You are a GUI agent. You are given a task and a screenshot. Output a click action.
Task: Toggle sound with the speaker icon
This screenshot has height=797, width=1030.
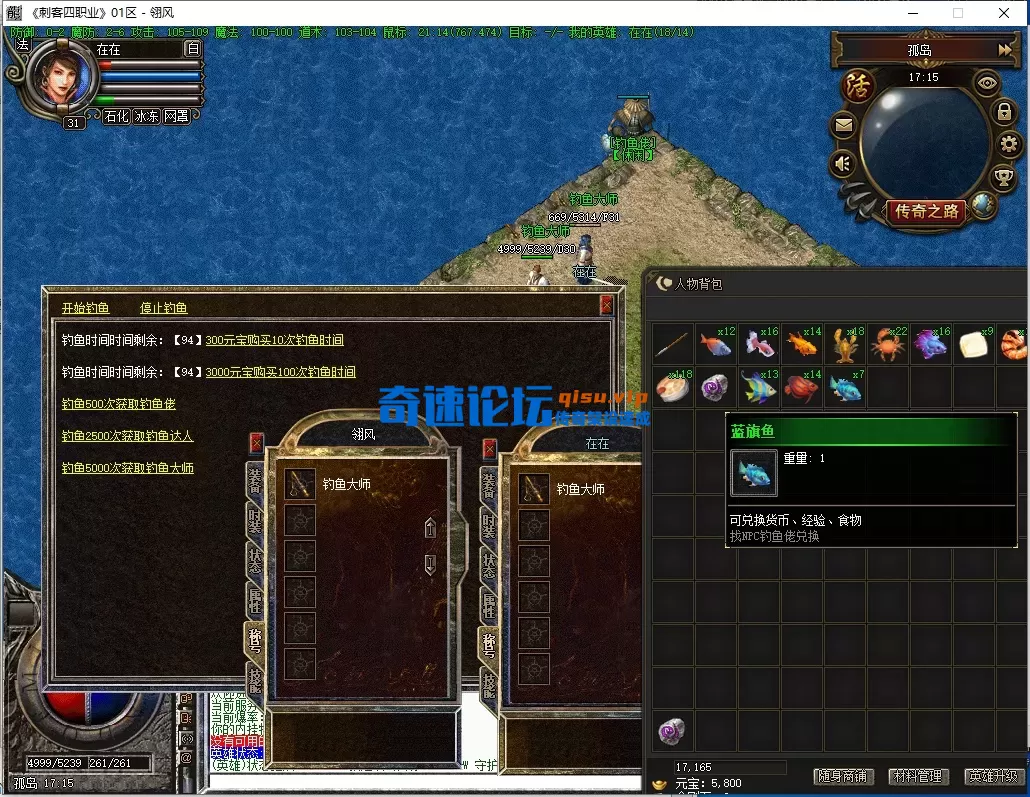843,162
